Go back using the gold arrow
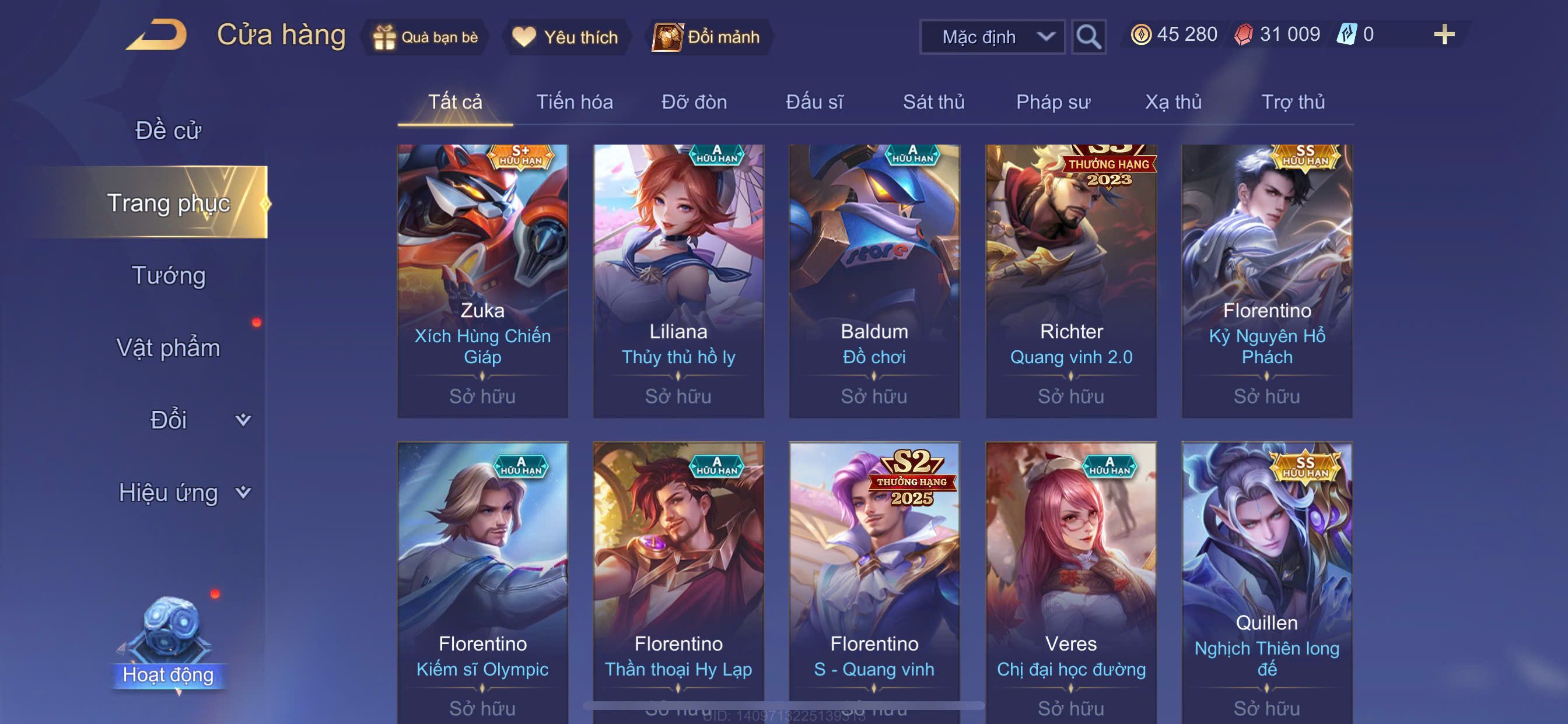The height and width of the screenshot is (724, 1568). pyautogui.click(x=157, y=36)
